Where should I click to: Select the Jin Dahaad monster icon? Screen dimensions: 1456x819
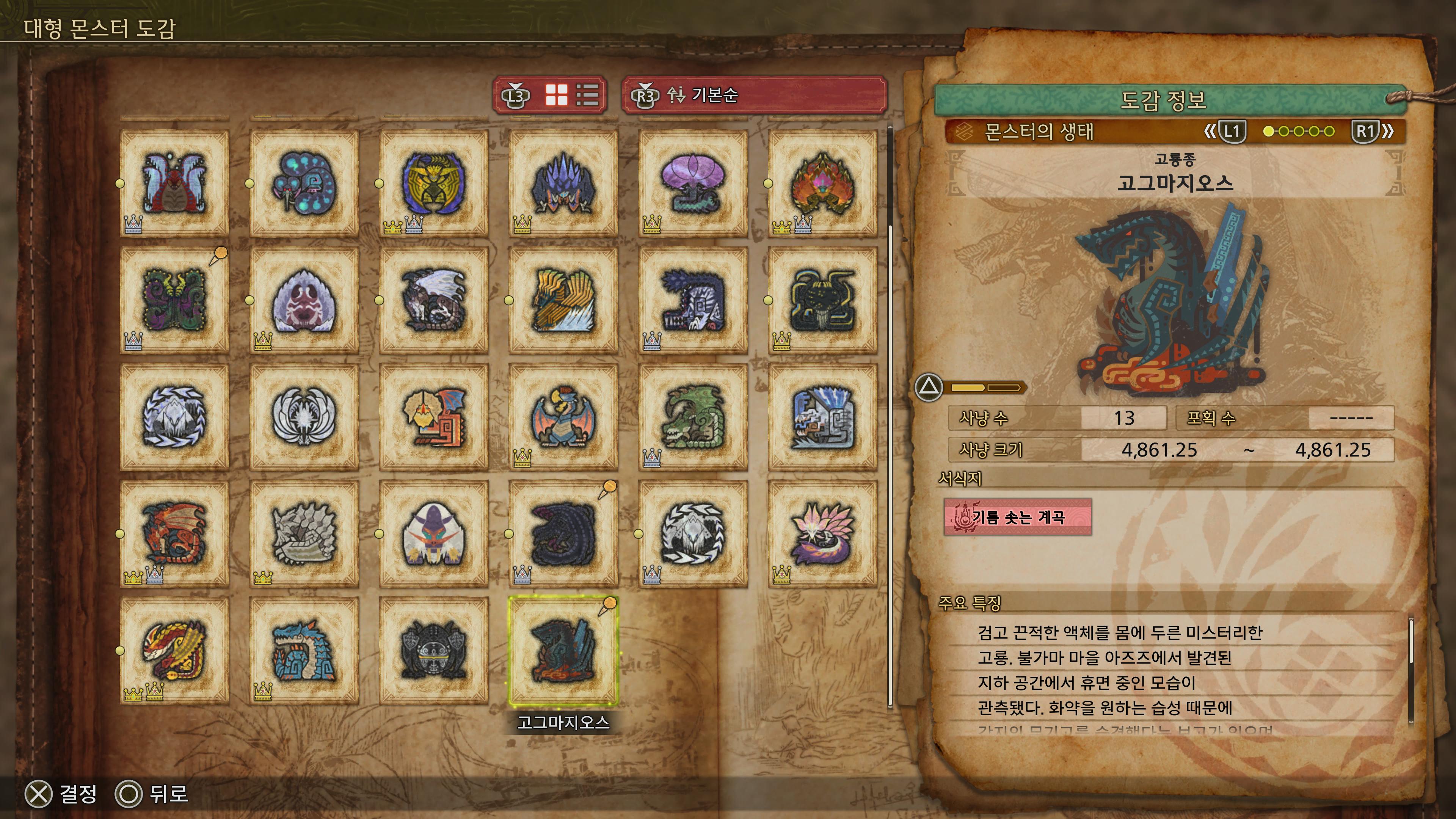point(174,417)
